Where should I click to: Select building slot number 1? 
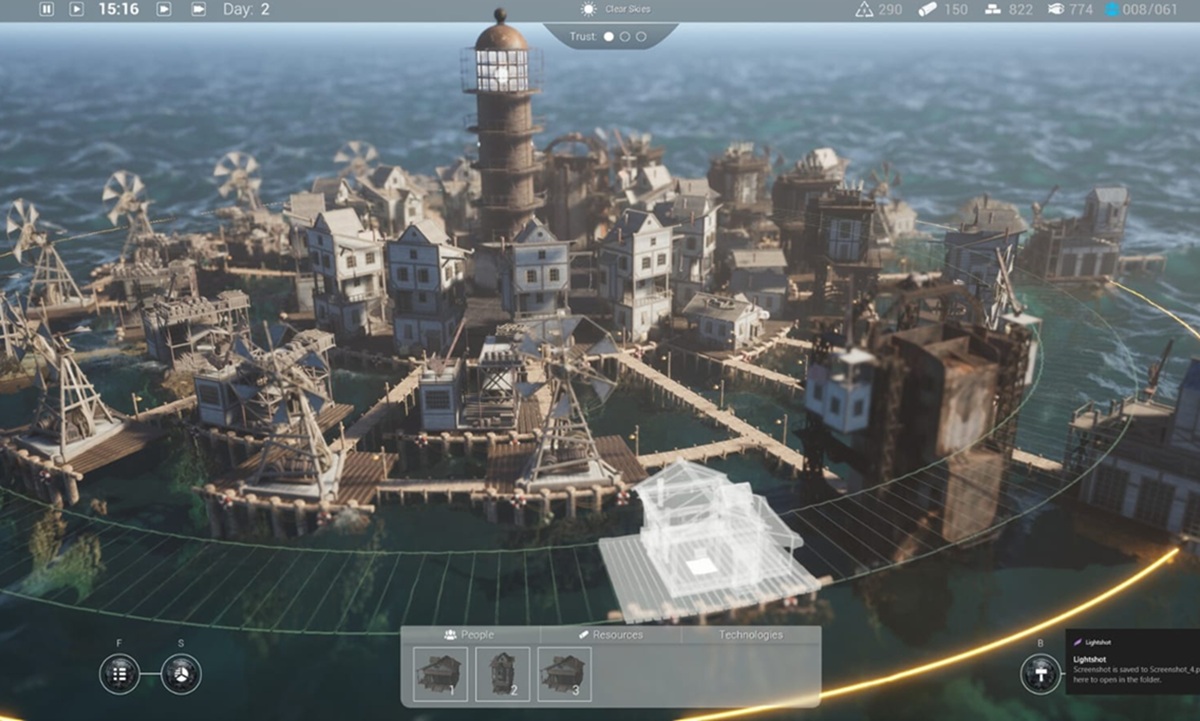tap(440, 673)
